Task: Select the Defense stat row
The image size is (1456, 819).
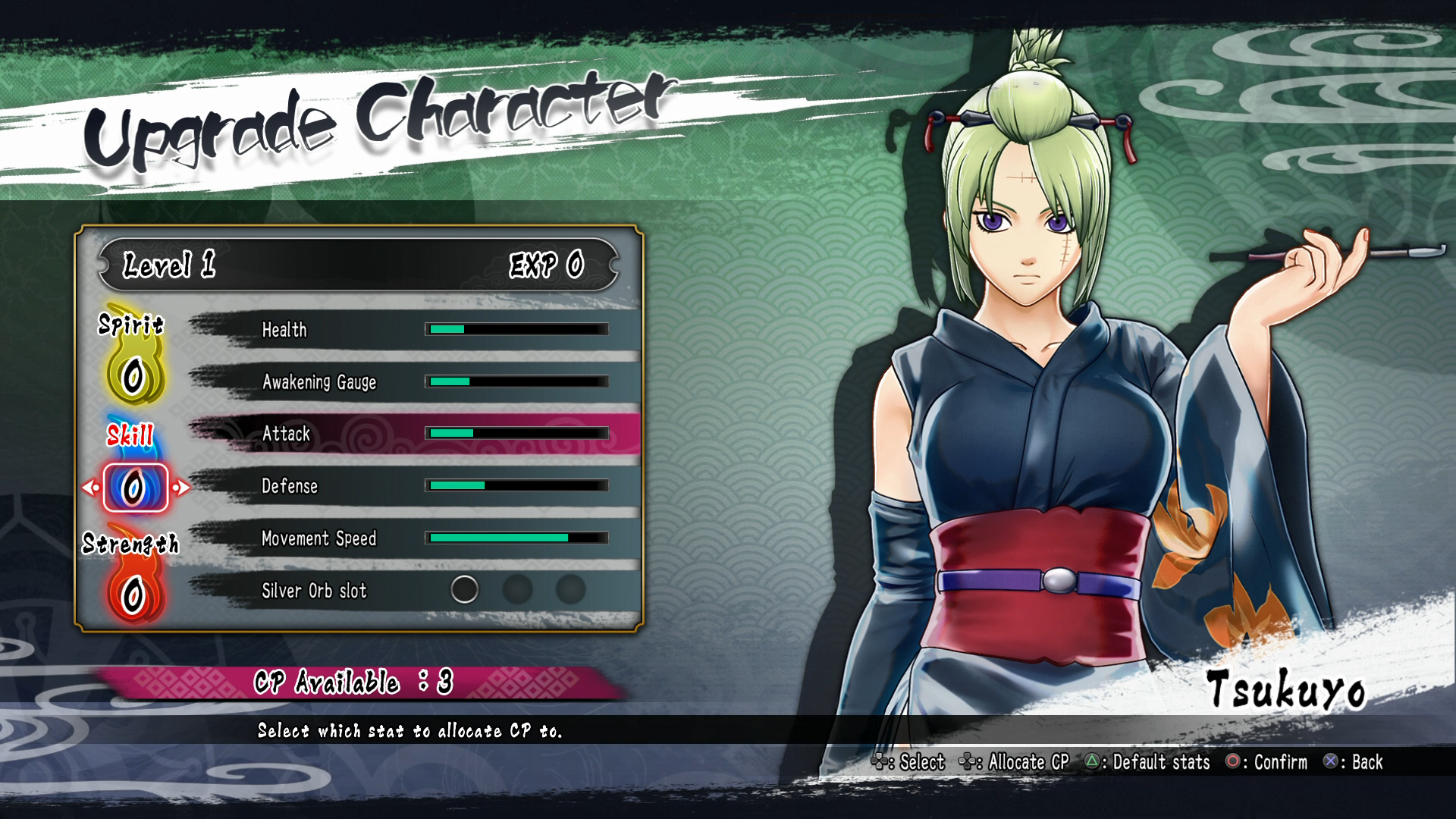Action: pyautogui.click(x=413, y=486)
